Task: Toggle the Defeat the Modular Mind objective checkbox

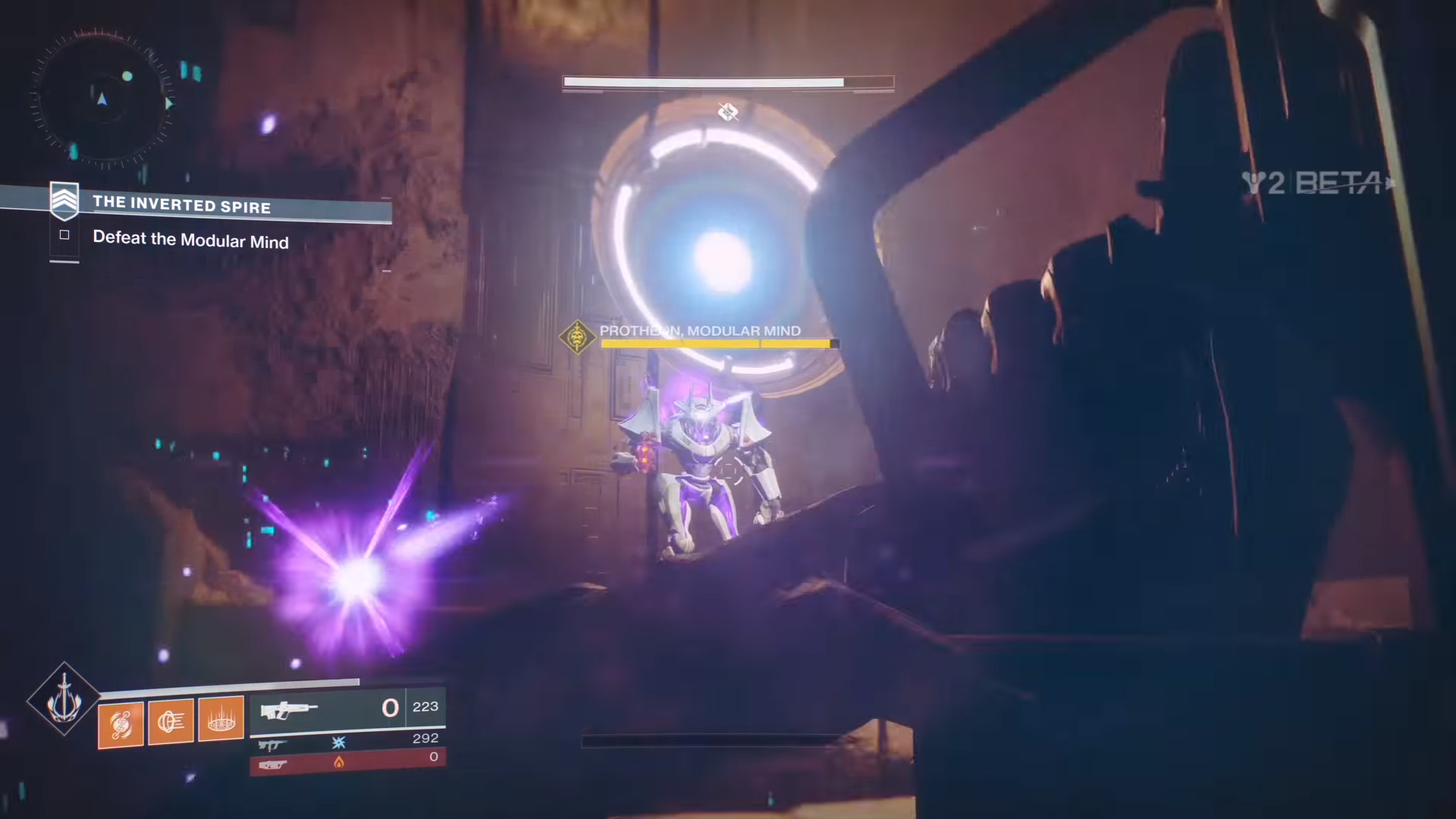Action: pyautogui.click(x=64, y=235)
